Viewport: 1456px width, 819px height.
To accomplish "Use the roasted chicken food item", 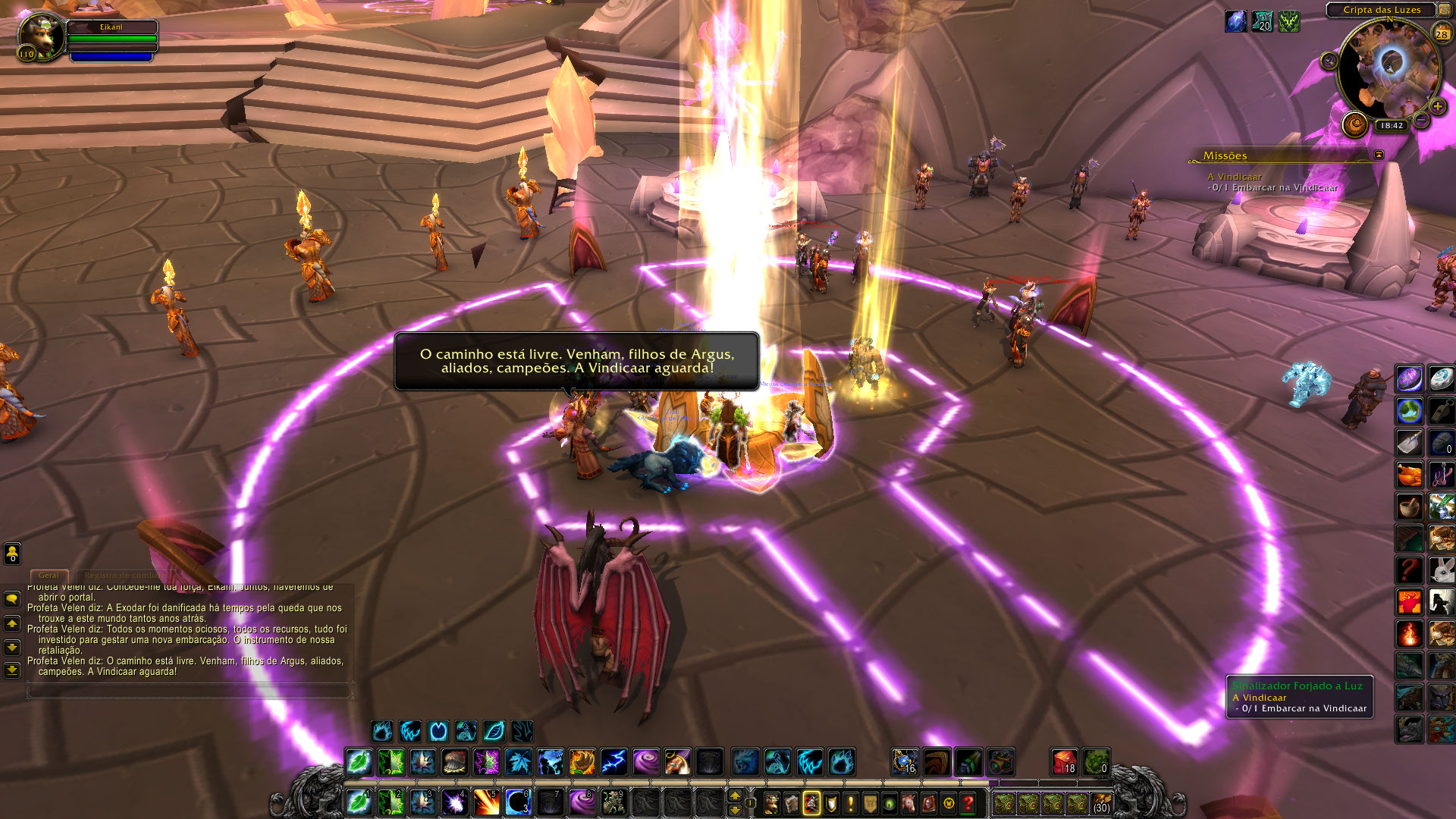I will coord(1409,475).
